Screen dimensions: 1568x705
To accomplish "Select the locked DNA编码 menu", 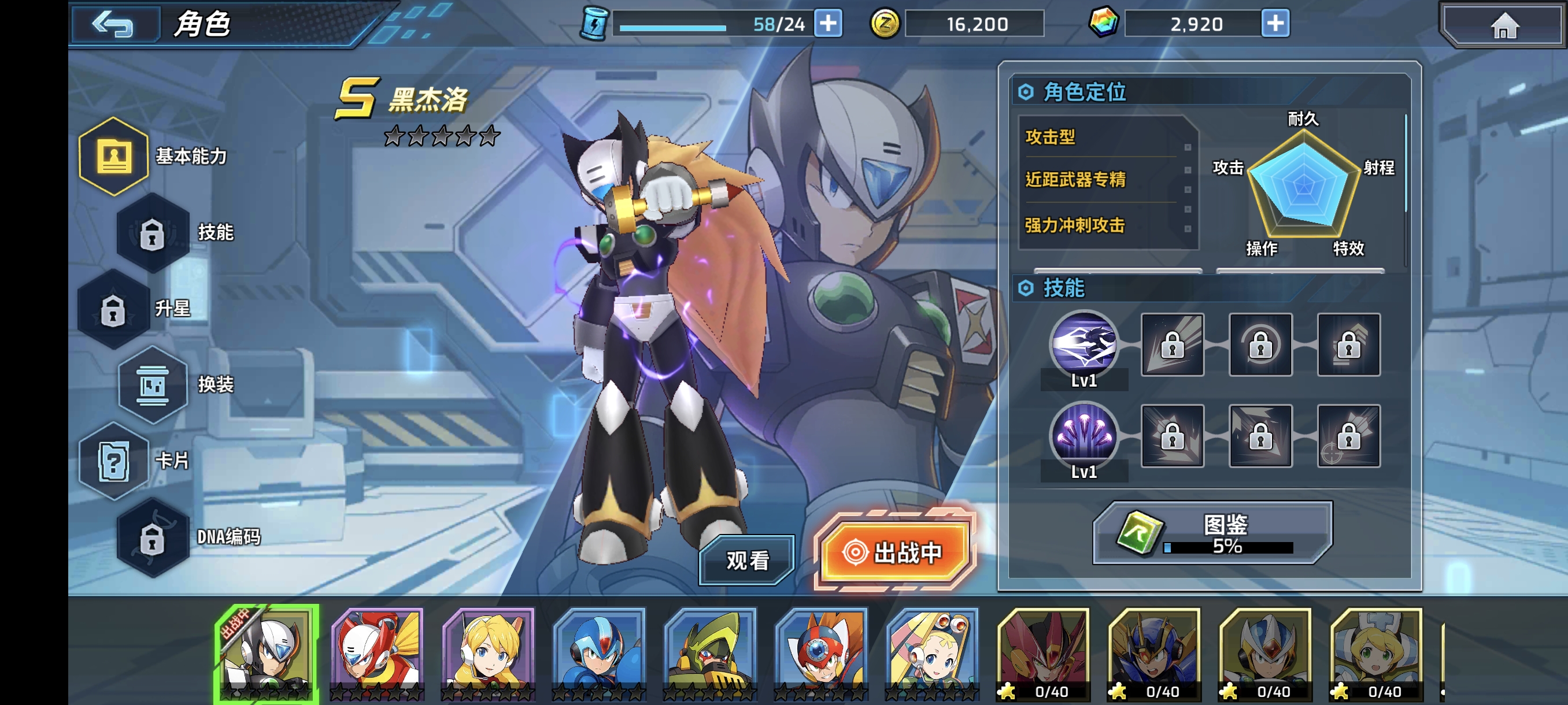I will [153, 537].
